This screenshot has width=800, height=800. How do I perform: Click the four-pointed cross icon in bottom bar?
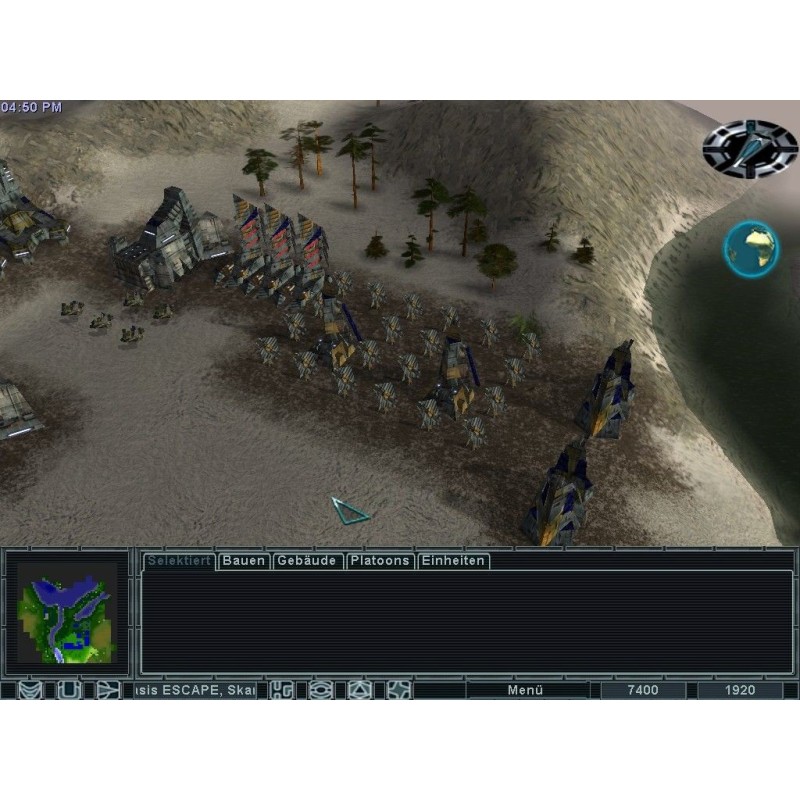click(x=398, y=690)
